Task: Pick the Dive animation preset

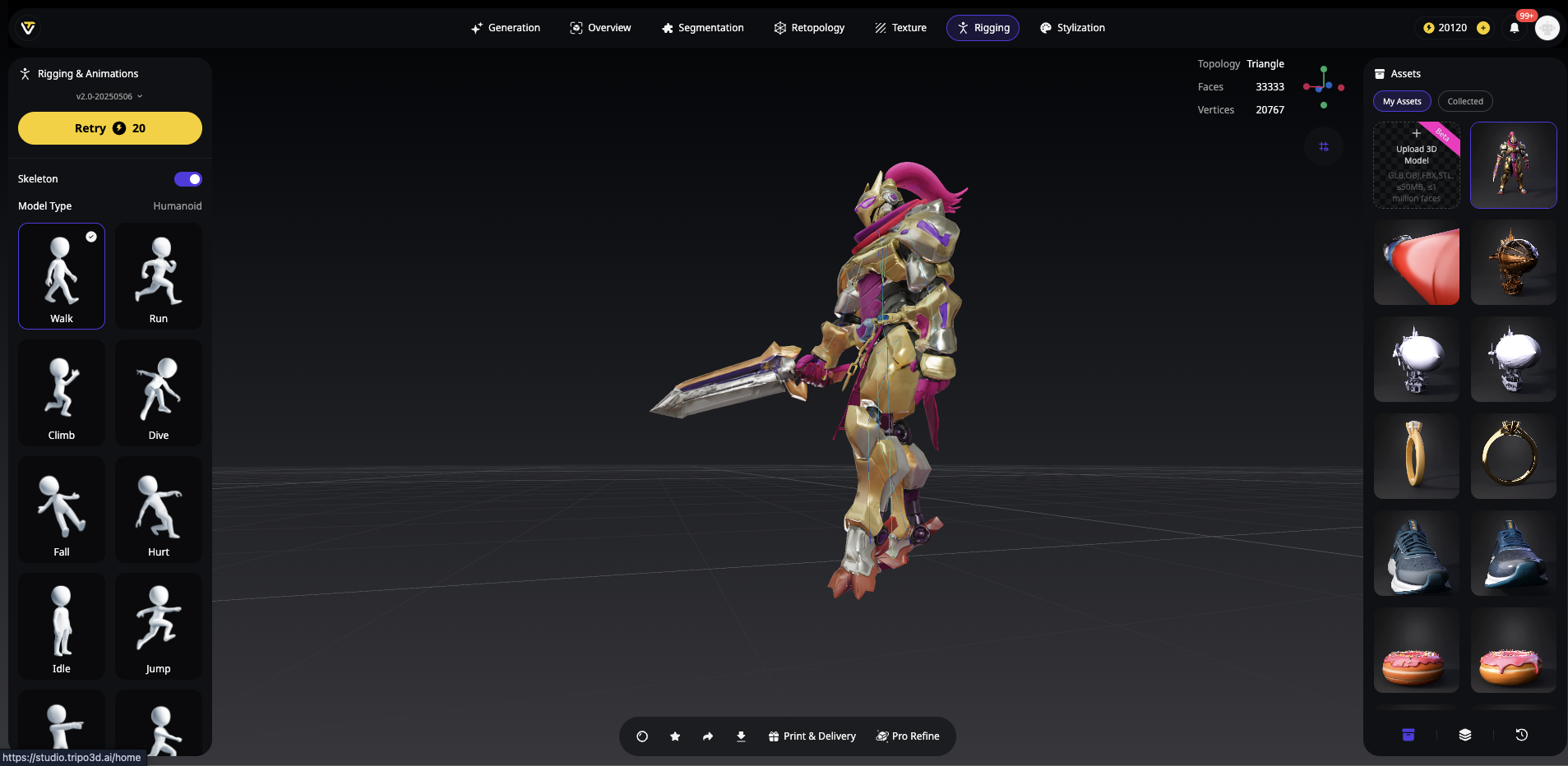Action: coord(159,393)
